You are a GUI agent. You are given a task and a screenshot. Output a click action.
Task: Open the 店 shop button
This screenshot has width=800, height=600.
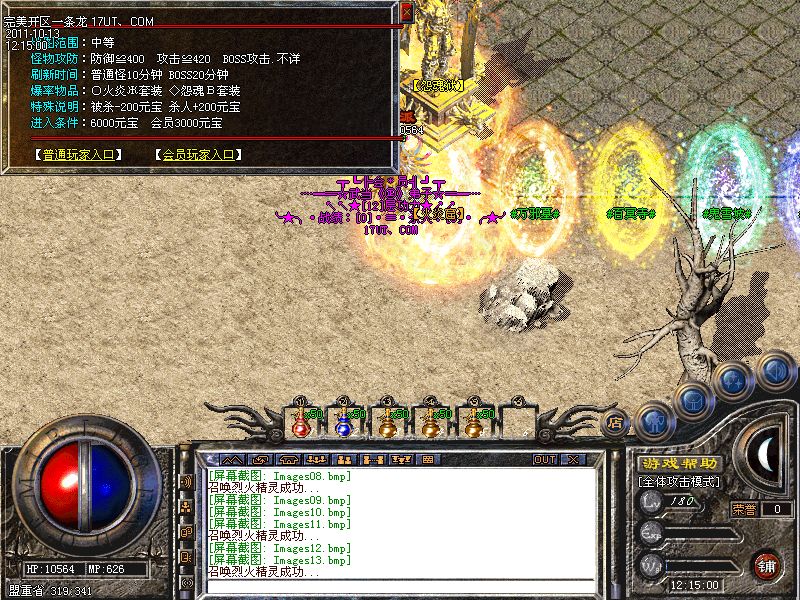616,423
